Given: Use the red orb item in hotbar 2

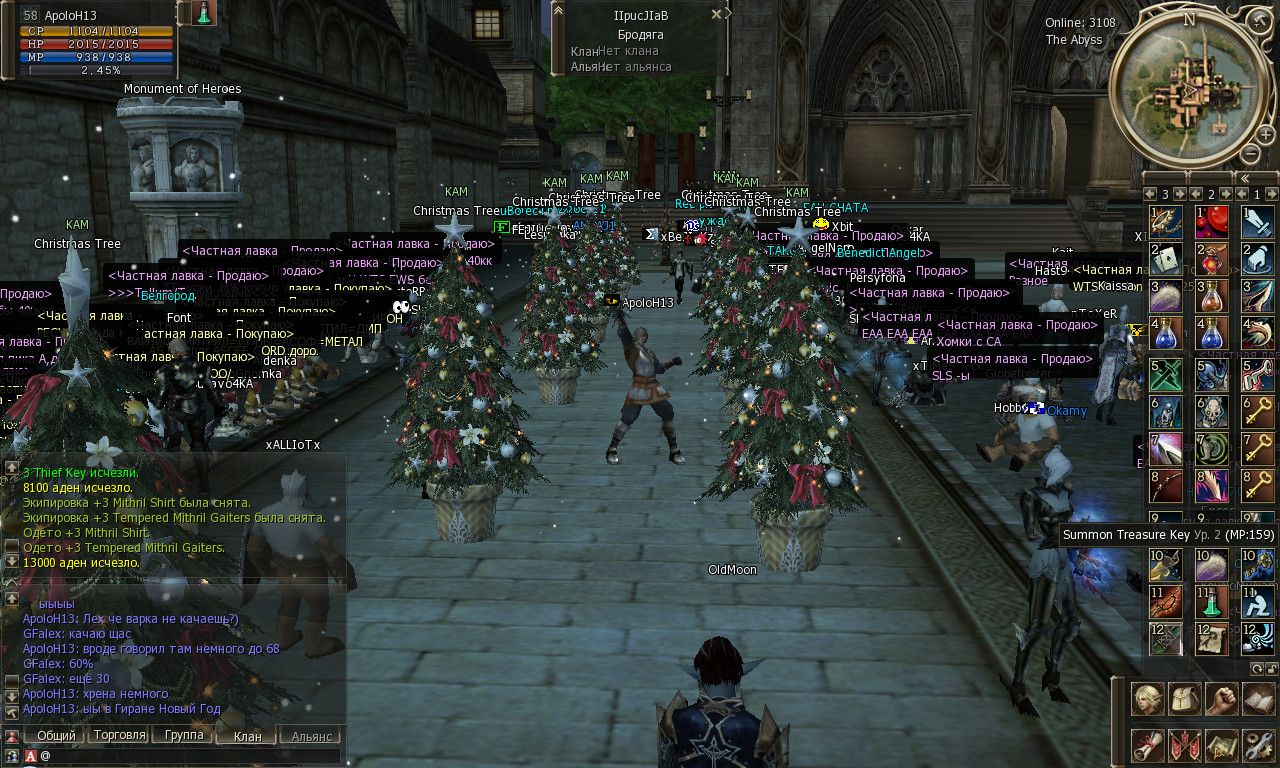Looking at the screenshot, I should point(1212,222).
